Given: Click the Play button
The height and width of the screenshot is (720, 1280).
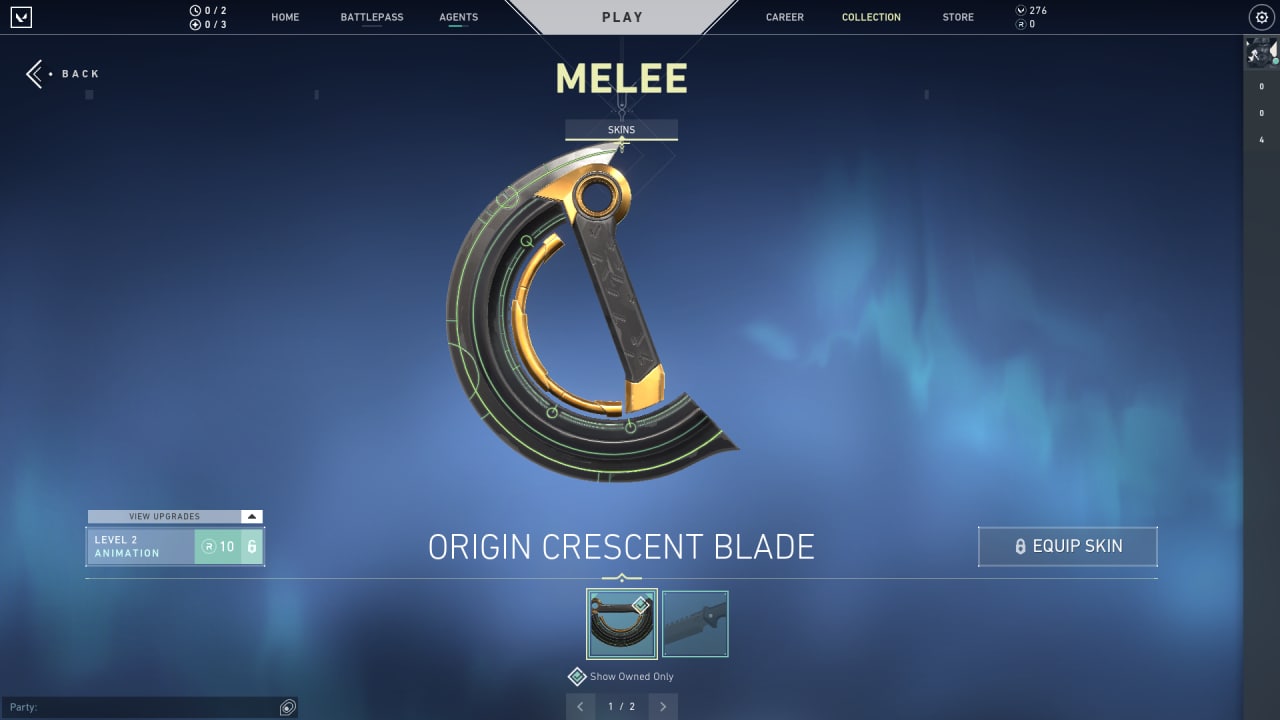Looking at the screenshot, I should (622, 17).
